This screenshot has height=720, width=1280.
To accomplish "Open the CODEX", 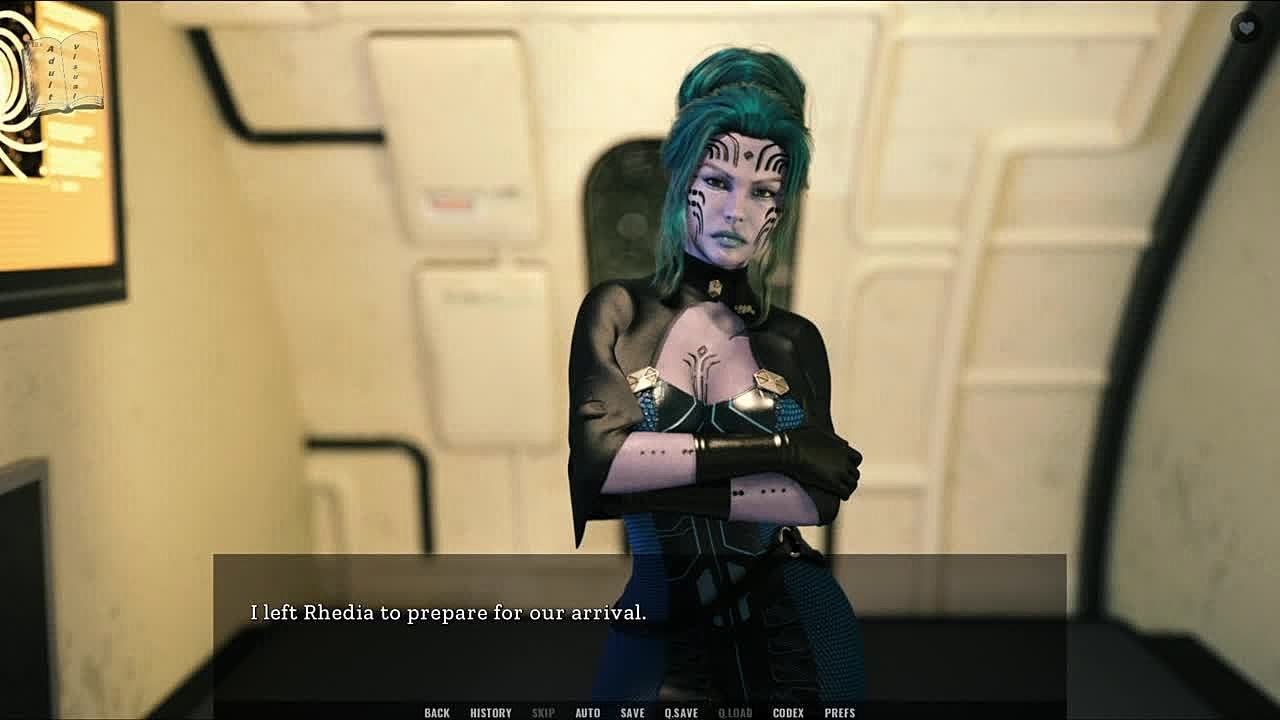I will (788, 712).
